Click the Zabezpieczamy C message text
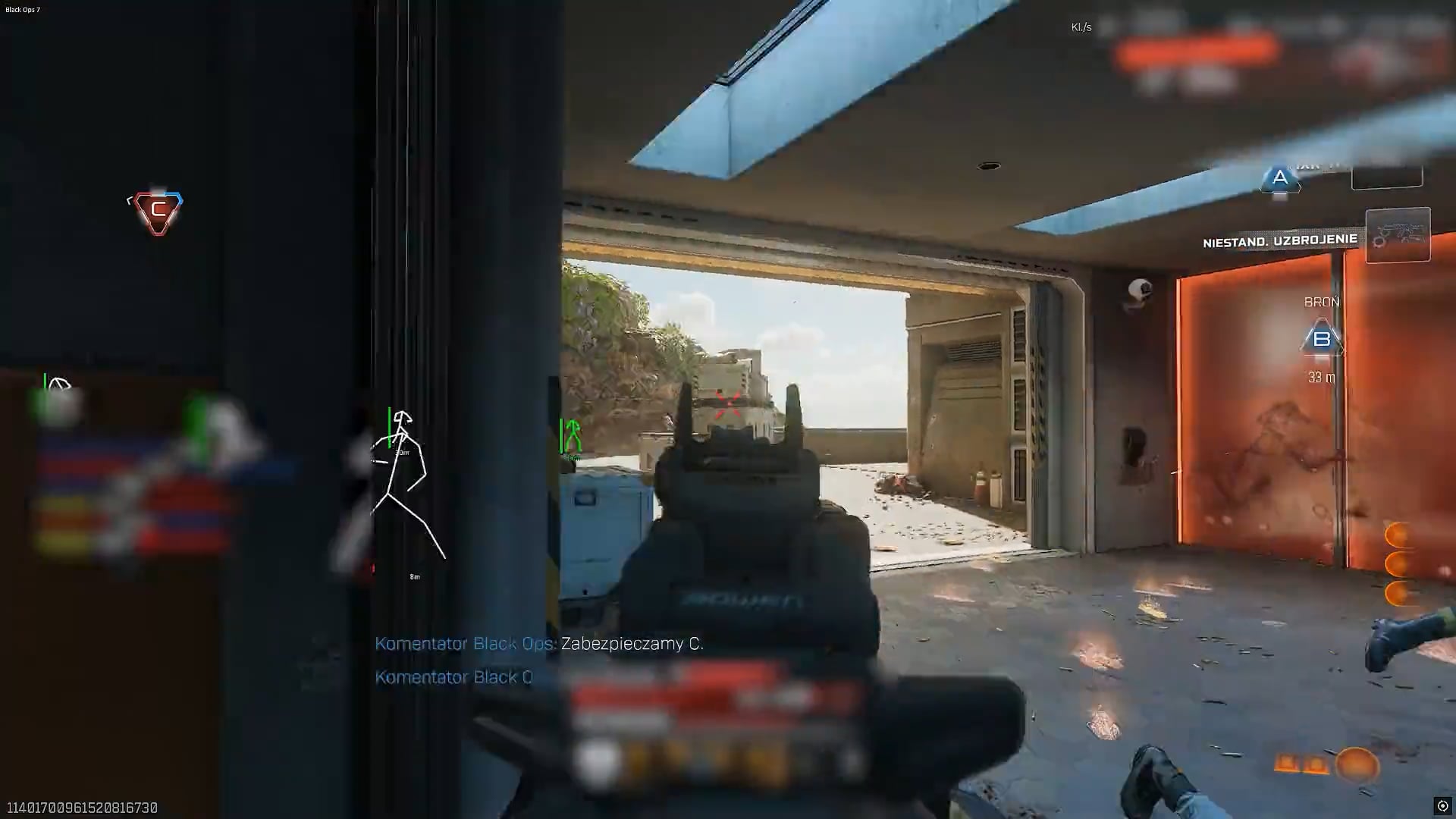Image resolution: width=1456 pixels, height=819 pixels. pos(630,644)
